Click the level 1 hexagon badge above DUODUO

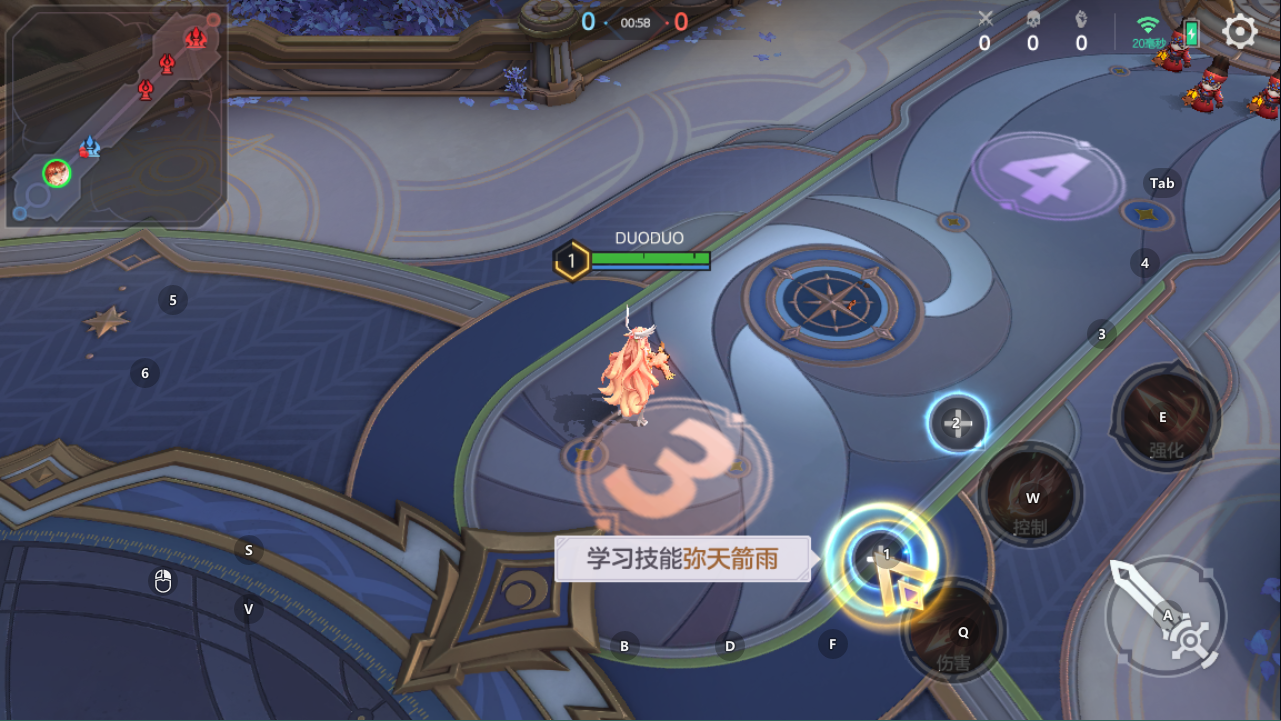tap(571, 258)
